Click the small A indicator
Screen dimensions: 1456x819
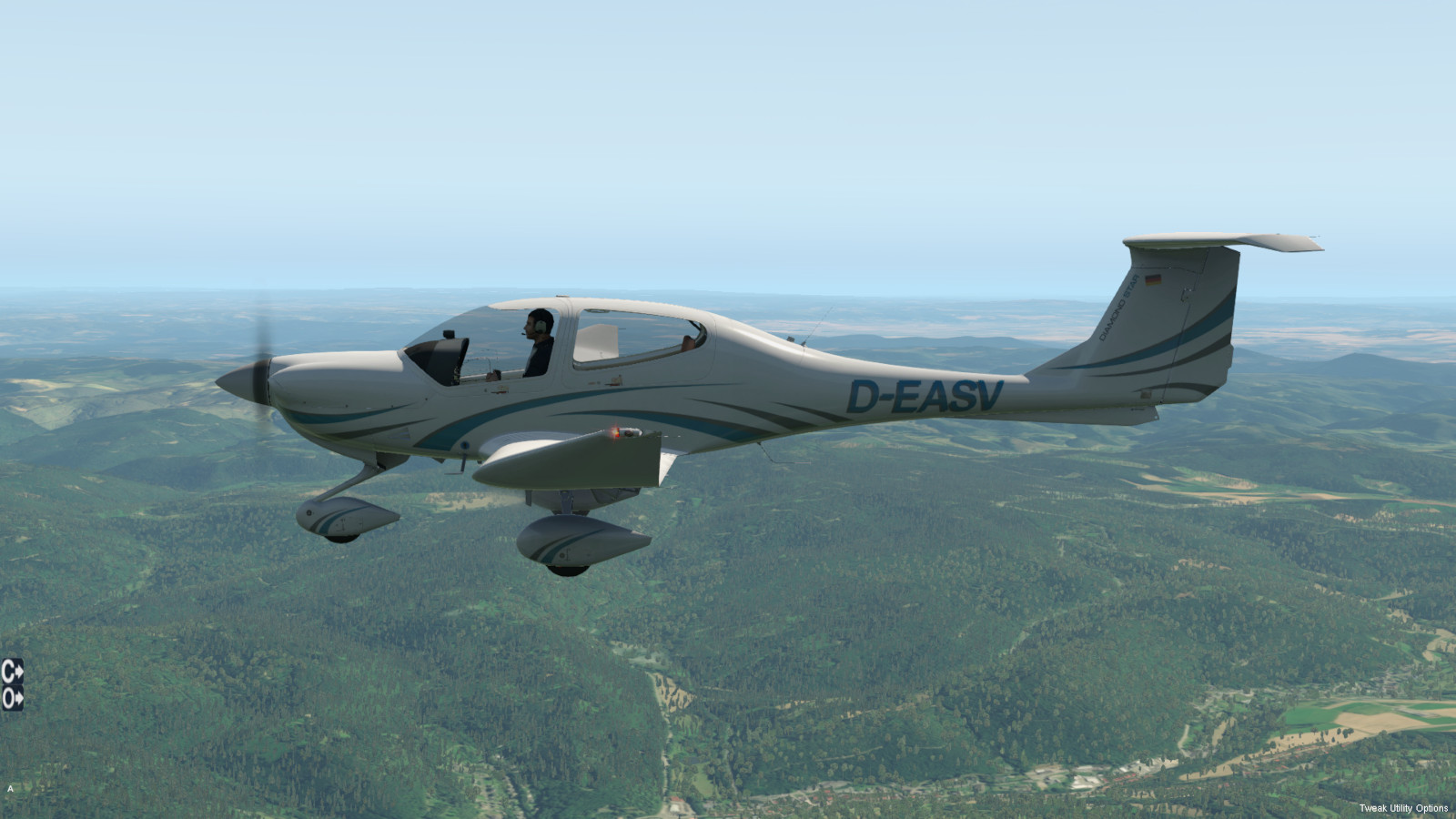(x=10, y=789)
